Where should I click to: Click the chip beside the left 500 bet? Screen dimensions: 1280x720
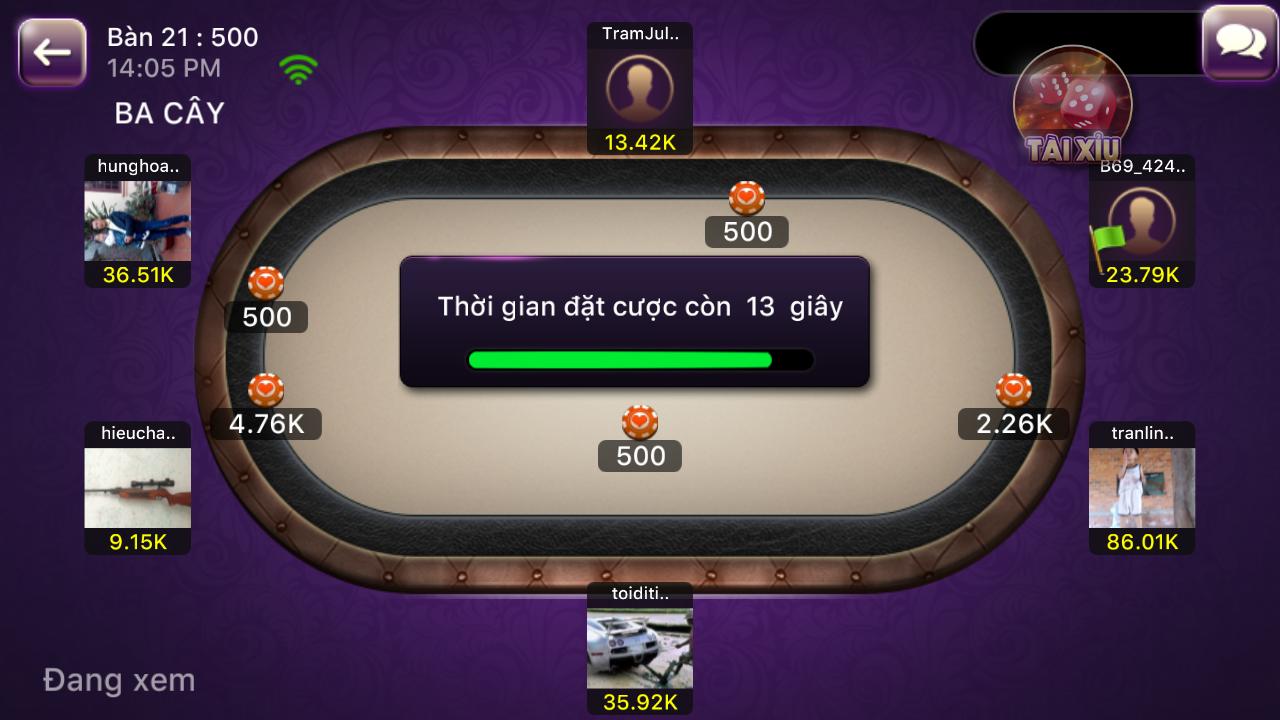click(x=265, y=283)
